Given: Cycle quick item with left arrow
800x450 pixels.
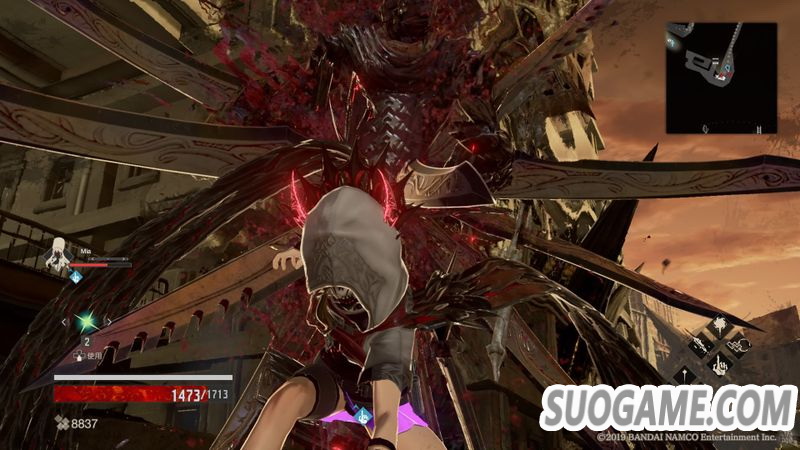Looking at the screenshot, I should 66,321.
